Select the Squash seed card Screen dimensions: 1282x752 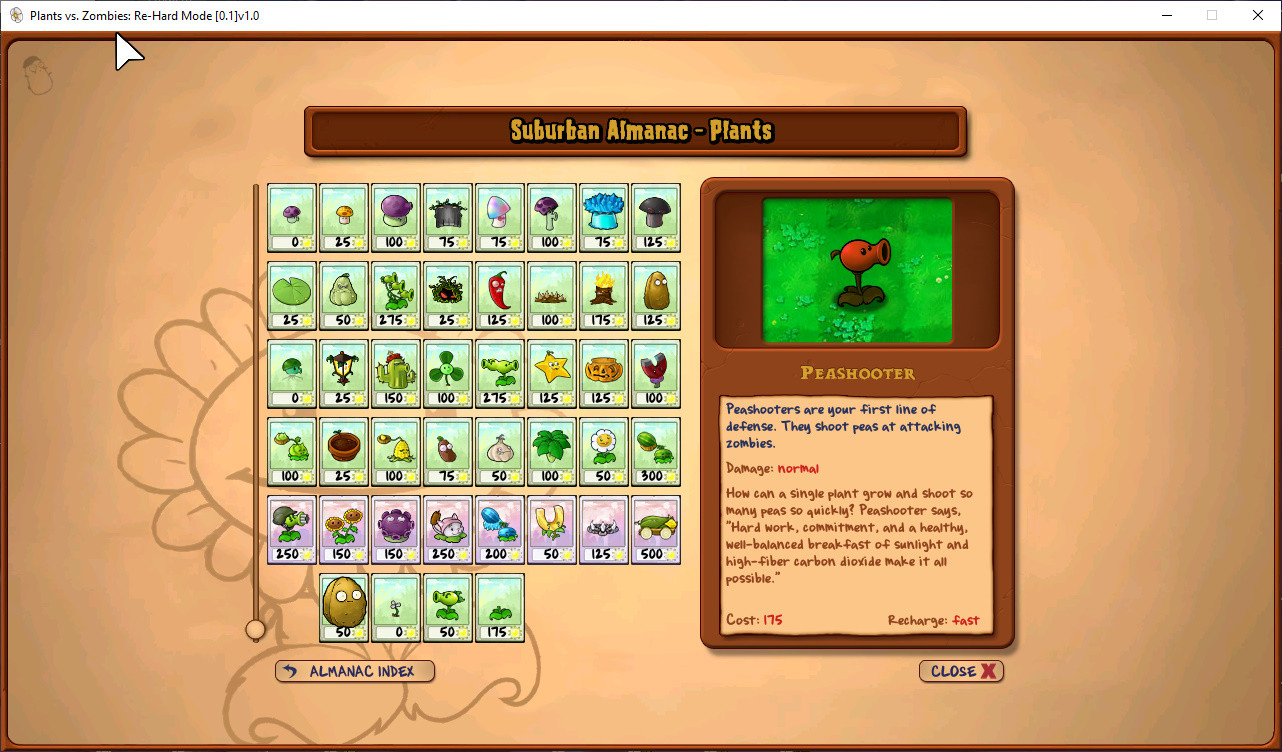point(344,295)
